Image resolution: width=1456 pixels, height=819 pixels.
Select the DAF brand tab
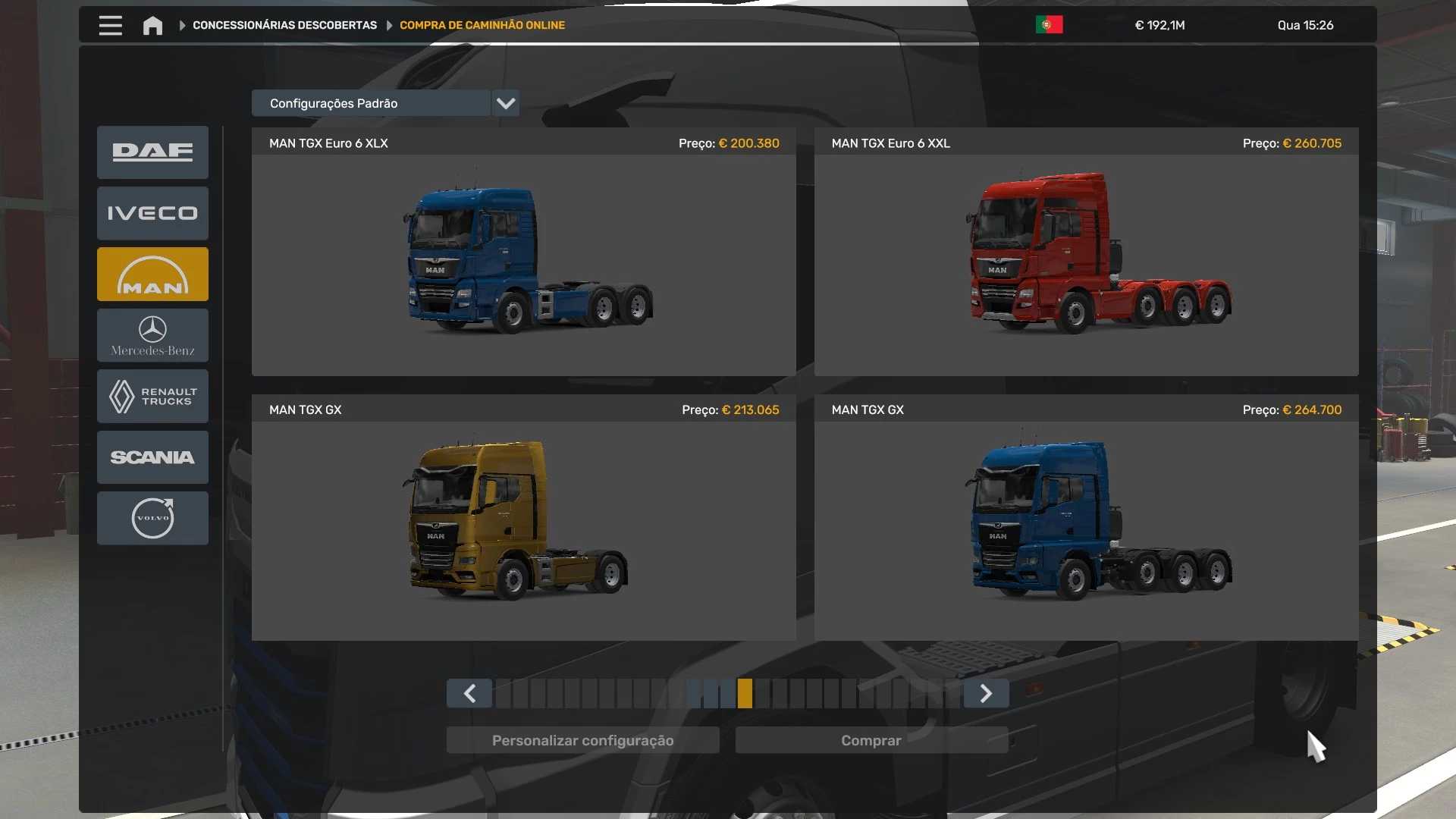(152, 152)
